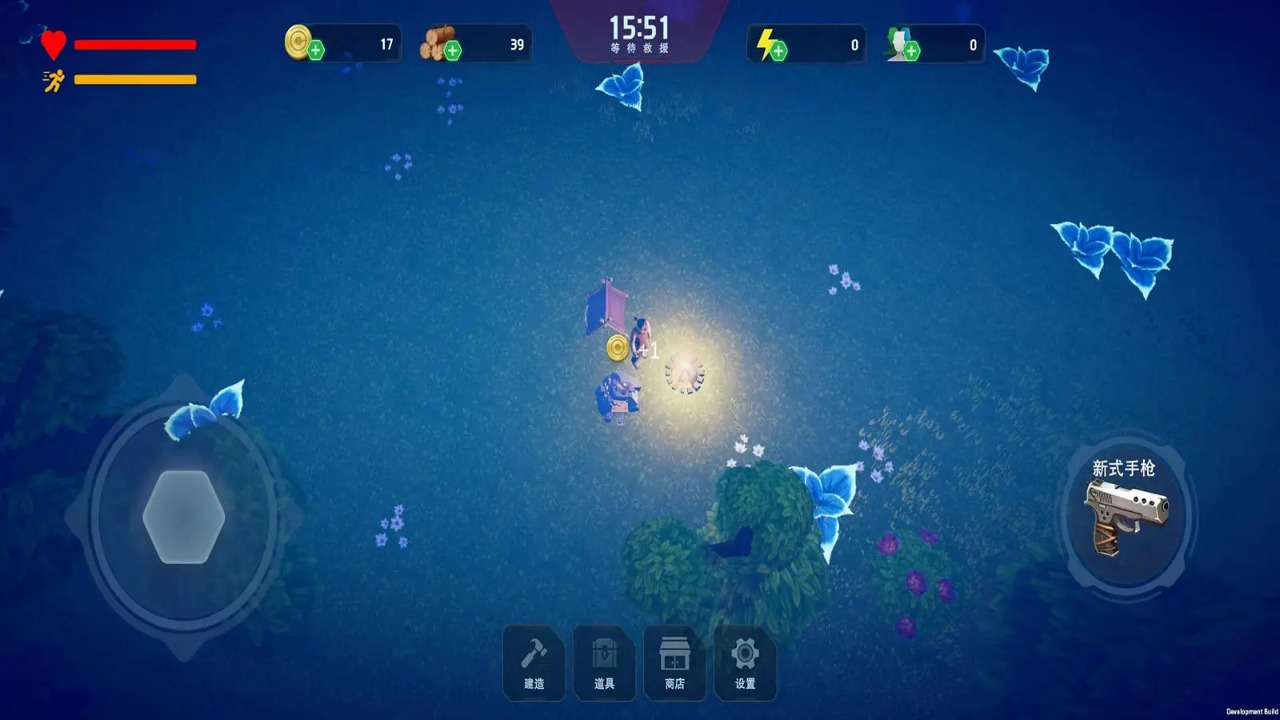This screenshot has height=720, width=1280.
Task: Open the 商店 shop menu
Action: [x=674, y=662]
